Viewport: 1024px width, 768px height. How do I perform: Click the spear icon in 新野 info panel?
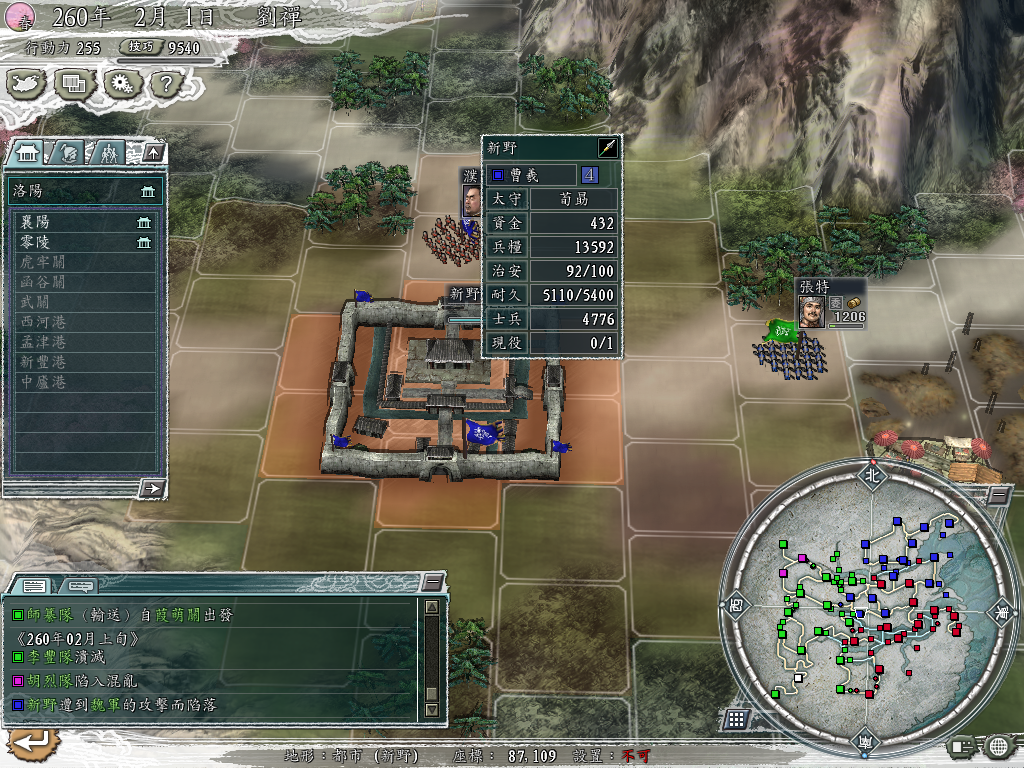pos(608,148)
